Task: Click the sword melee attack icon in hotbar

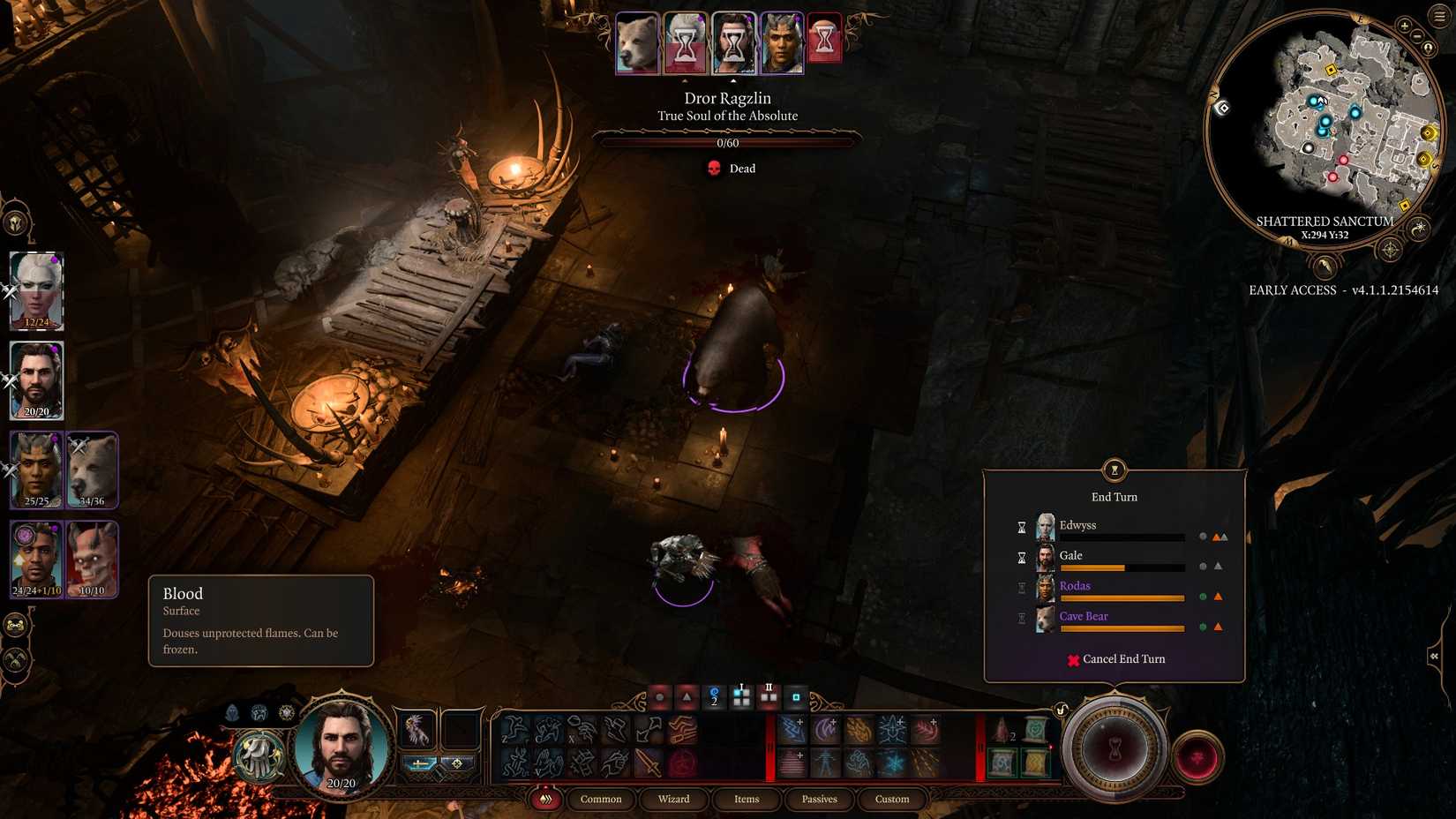Action: tap(649, 763)
